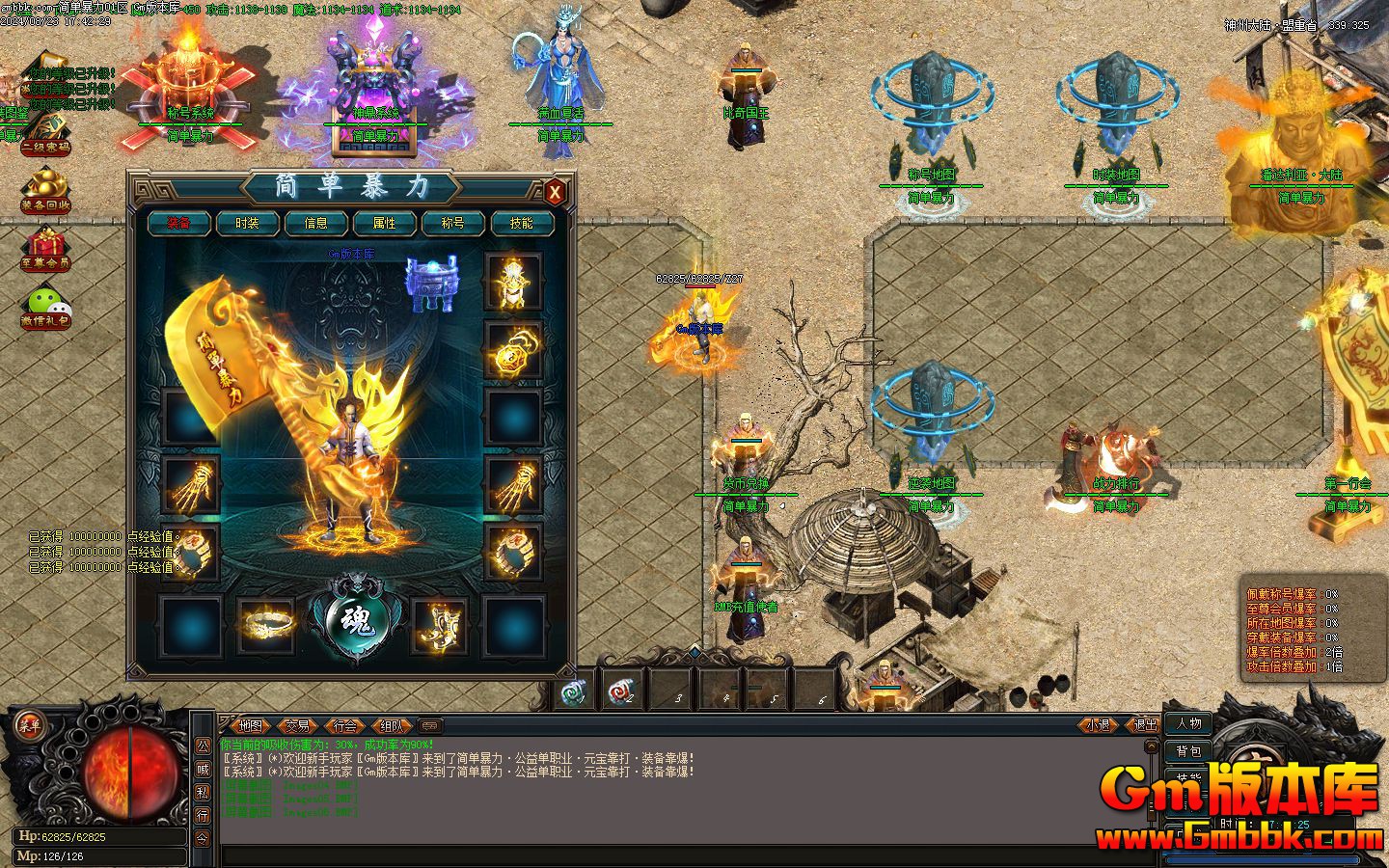Viewport: 1389px width, 868px height.
Task: Open the 信息 tab
Action: 315,223
